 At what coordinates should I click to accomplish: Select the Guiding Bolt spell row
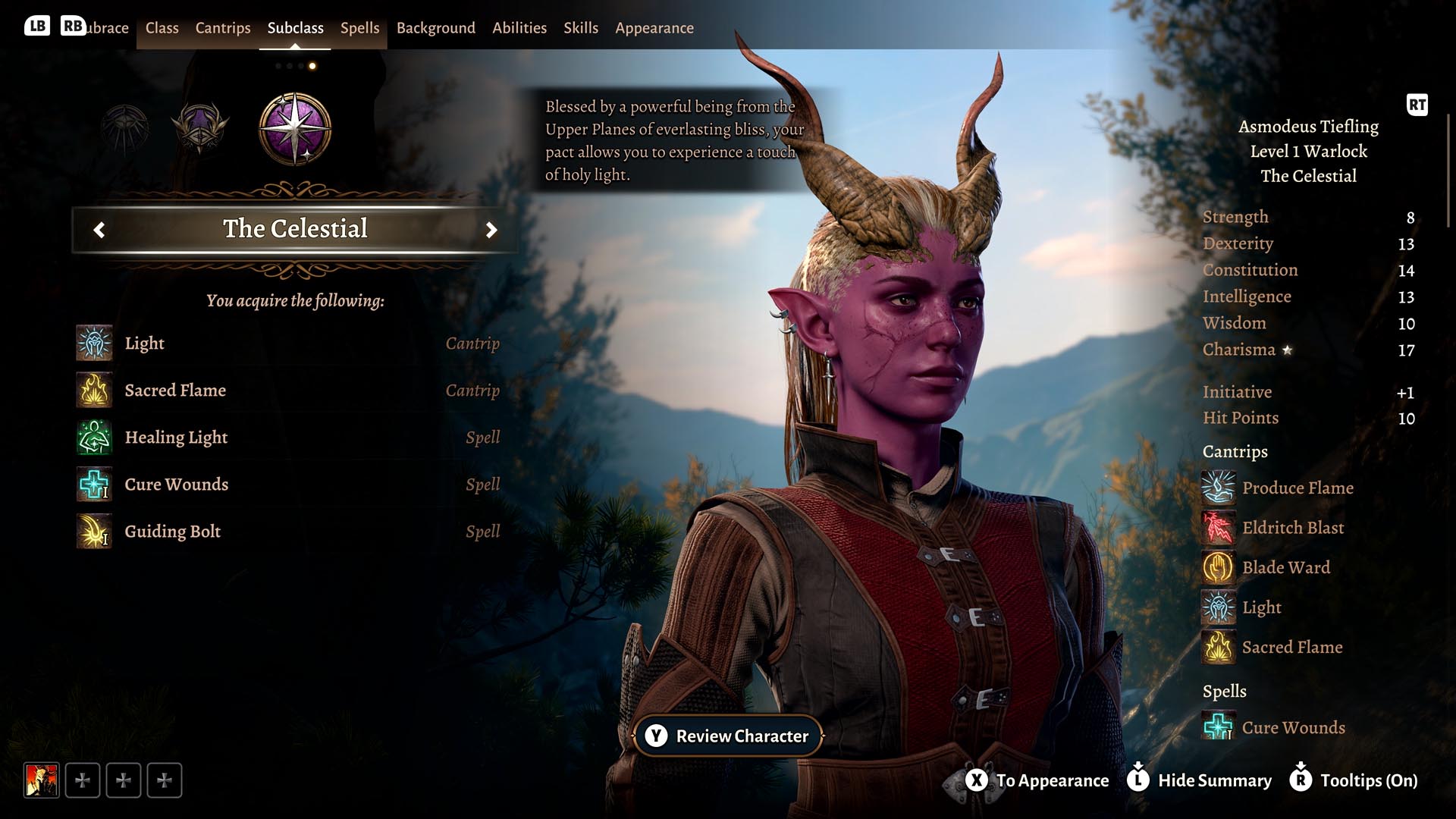pyautogui.click(x=288, y=532)
